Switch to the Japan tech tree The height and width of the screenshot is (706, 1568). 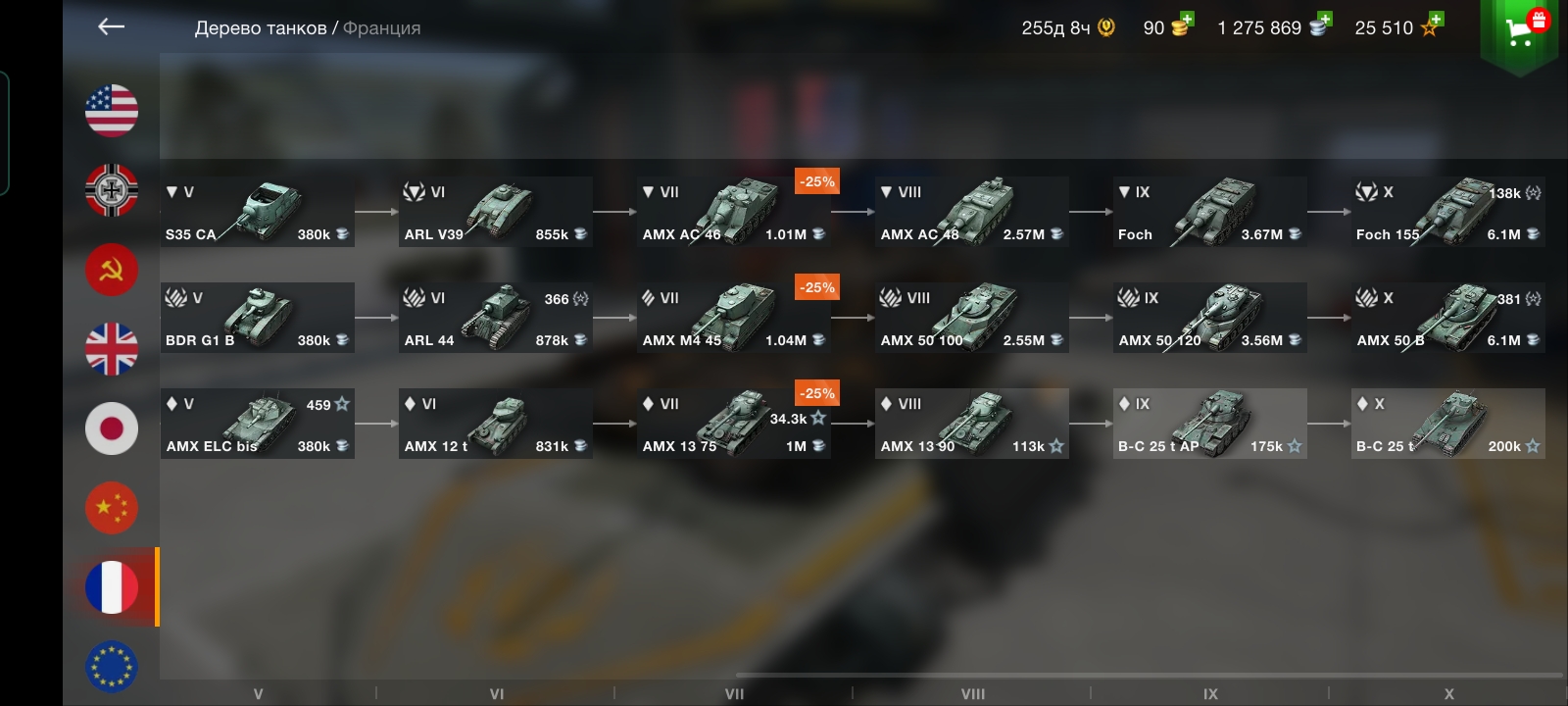coord(112,429)
